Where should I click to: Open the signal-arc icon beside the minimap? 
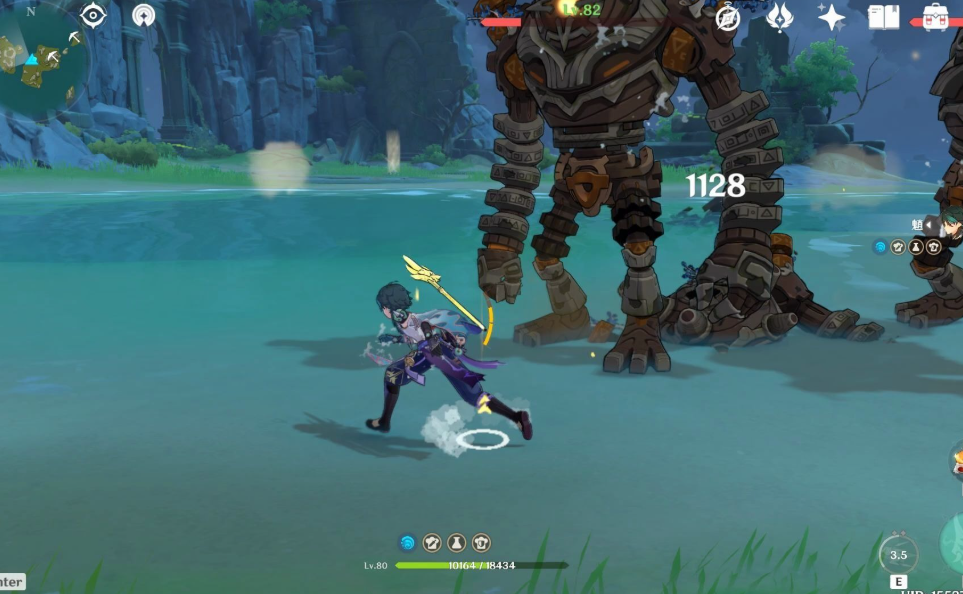pyautogui.click(x=144, y=16)
